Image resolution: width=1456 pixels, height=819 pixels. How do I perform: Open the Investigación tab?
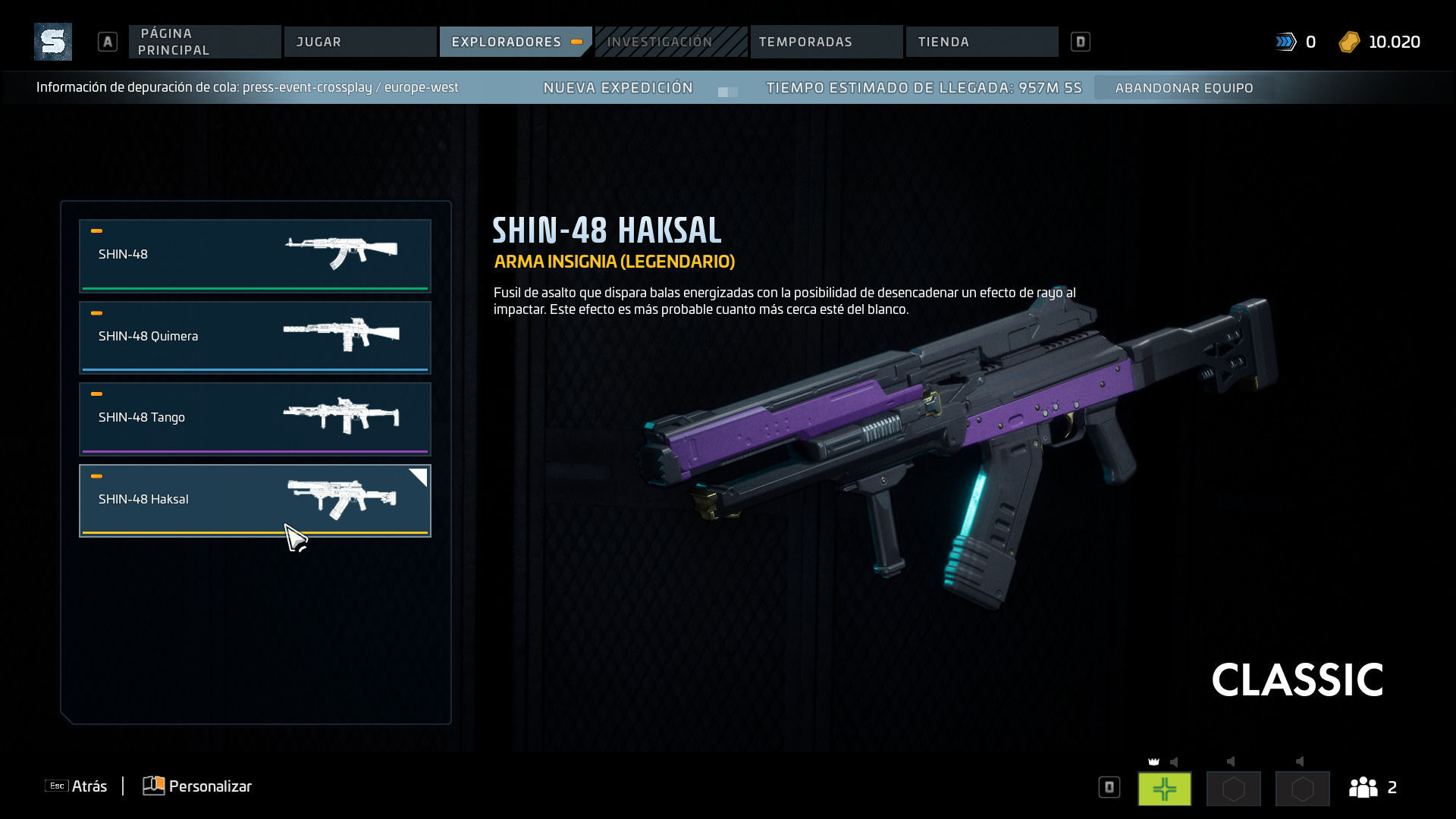(670, 42)
